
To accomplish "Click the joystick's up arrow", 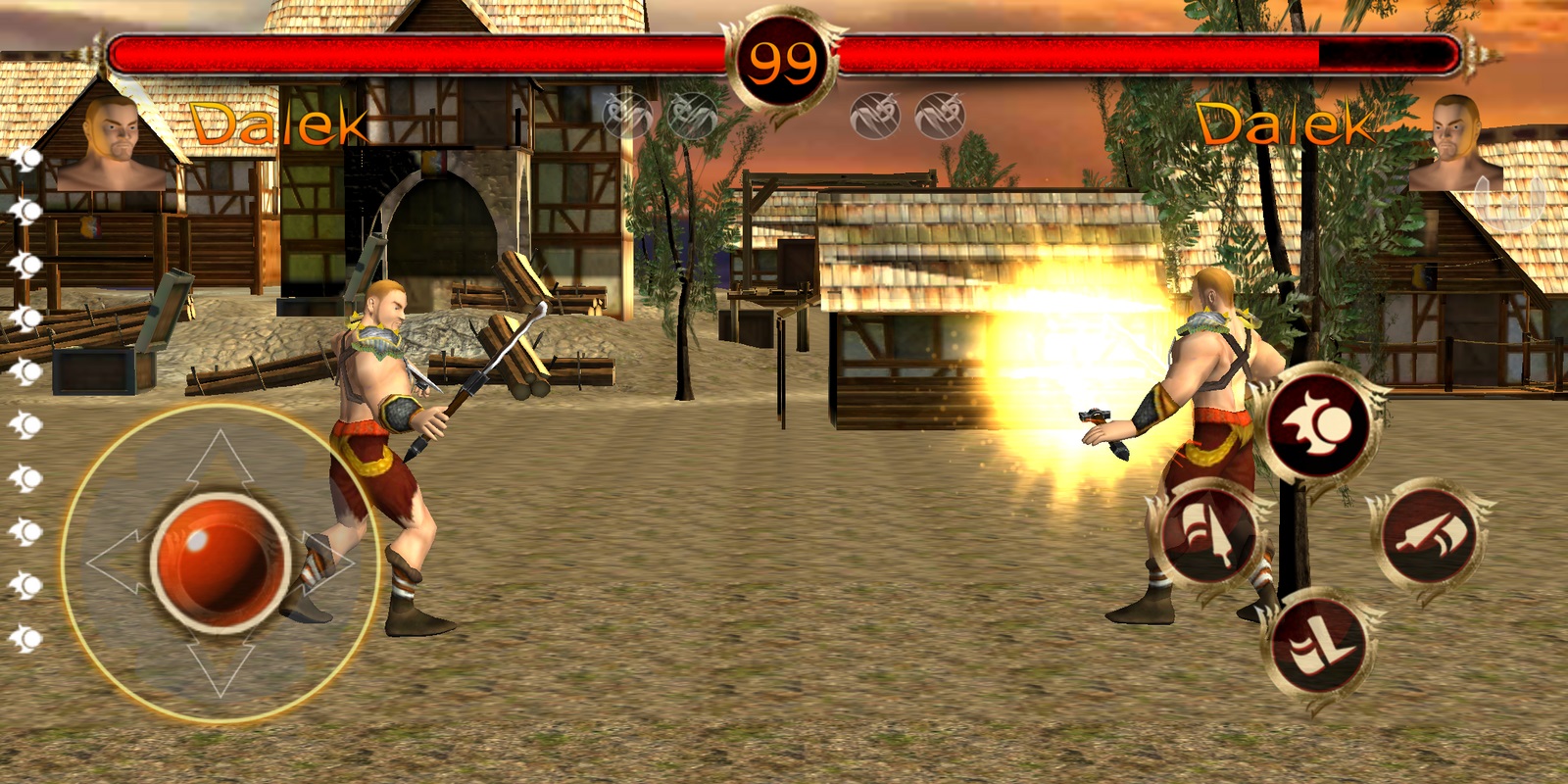I will pyautogui.click(x=220, y=459).
